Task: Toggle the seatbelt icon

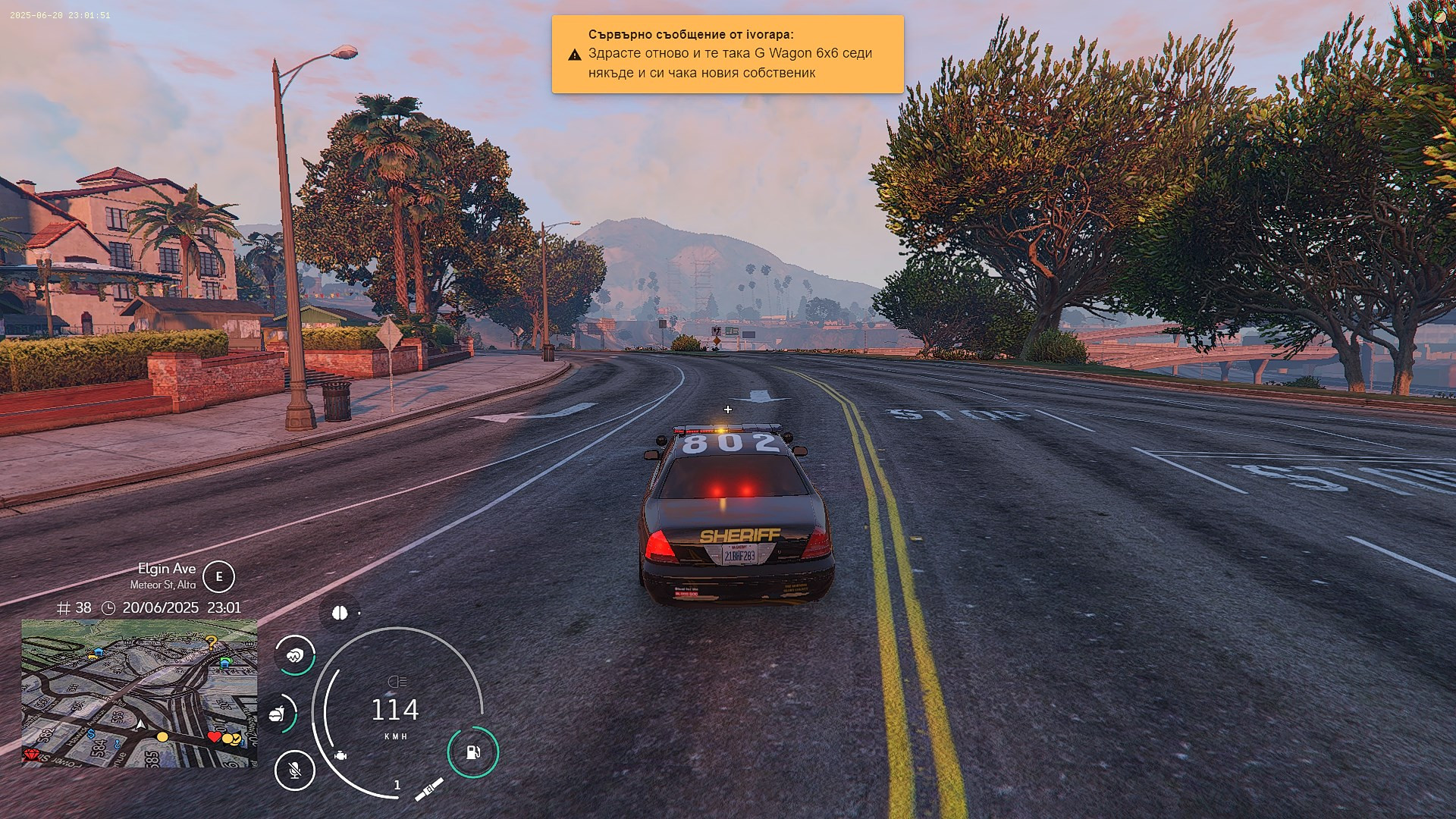Action: point(428,789)
